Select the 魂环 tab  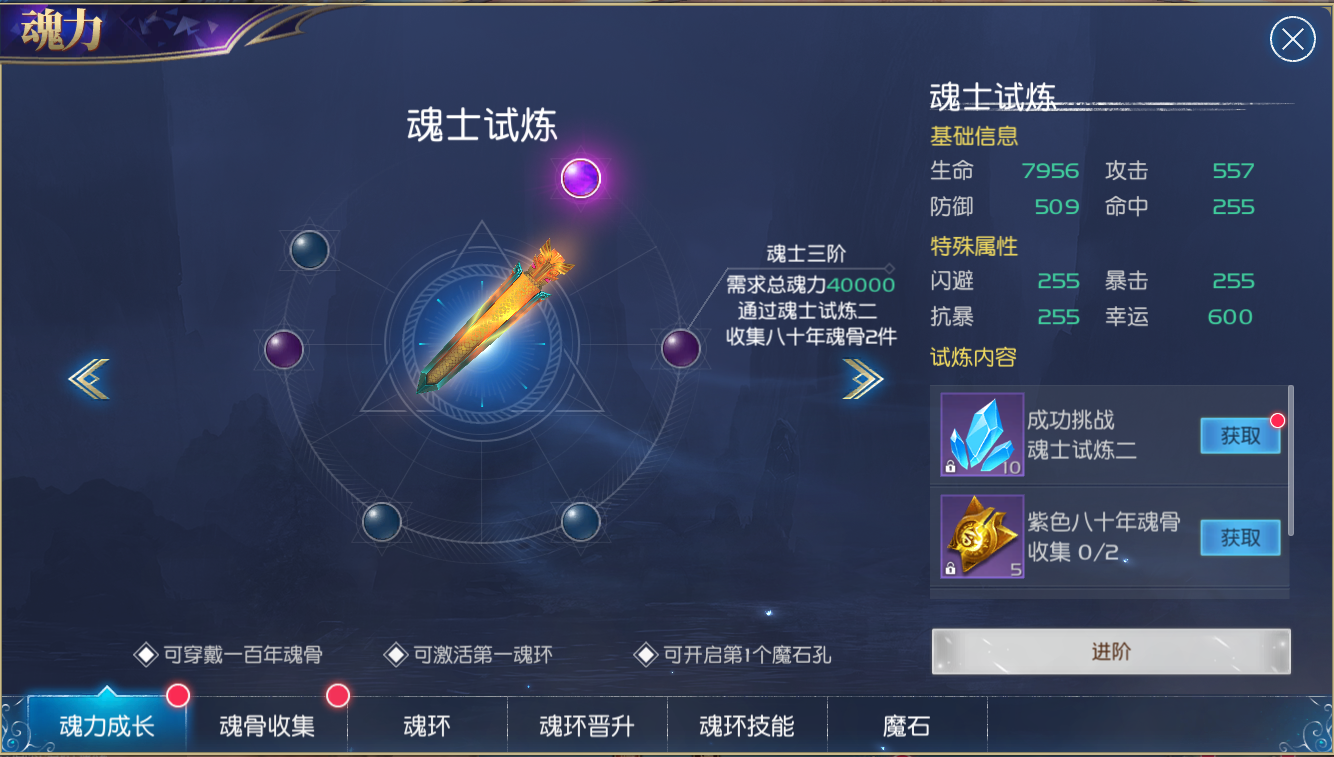tap(427, 725)
